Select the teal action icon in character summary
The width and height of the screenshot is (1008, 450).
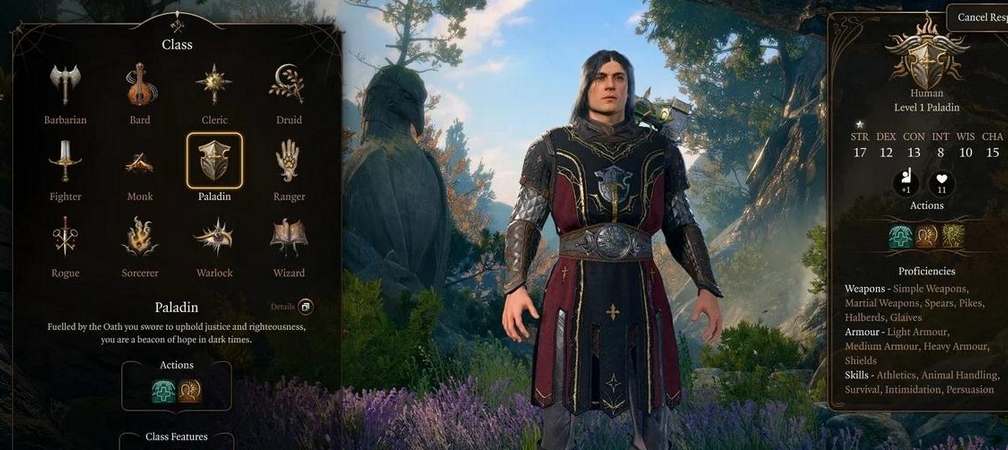click(900, 237)
